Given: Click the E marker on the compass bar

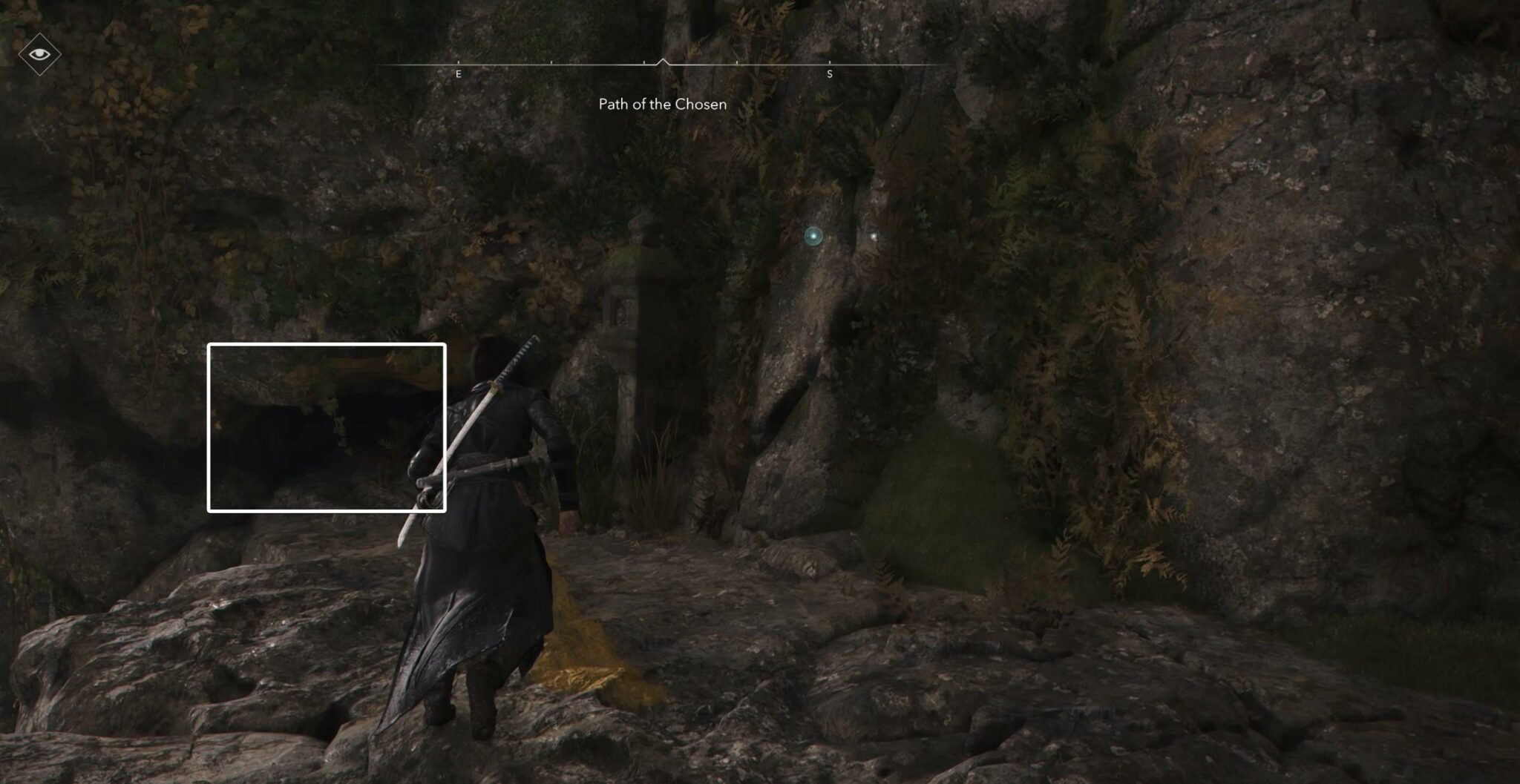Looking at the screenshot, I should pos(459,74).
